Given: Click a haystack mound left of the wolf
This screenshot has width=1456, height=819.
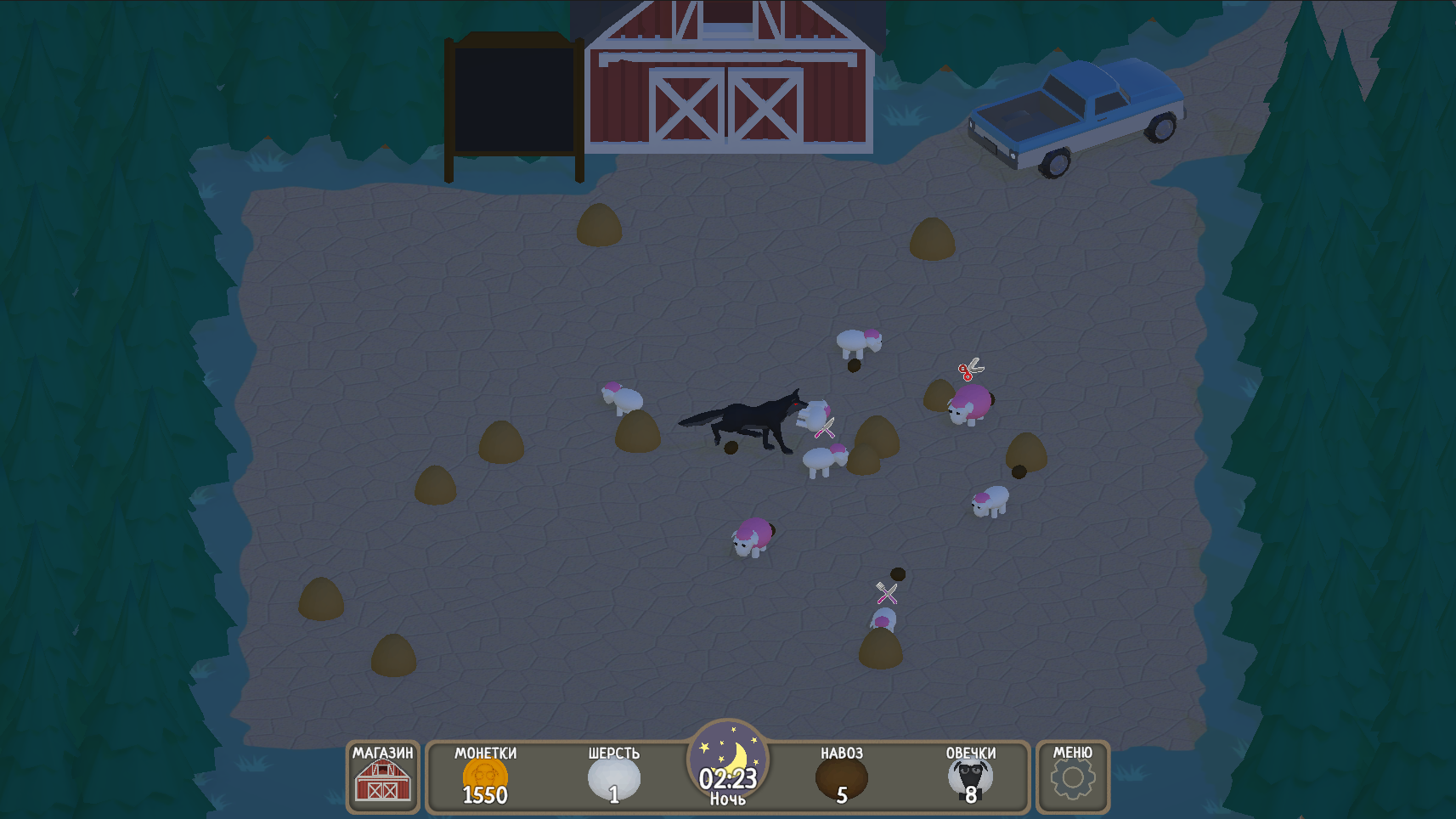Looking at the screenshot, I should pos(501,440).
